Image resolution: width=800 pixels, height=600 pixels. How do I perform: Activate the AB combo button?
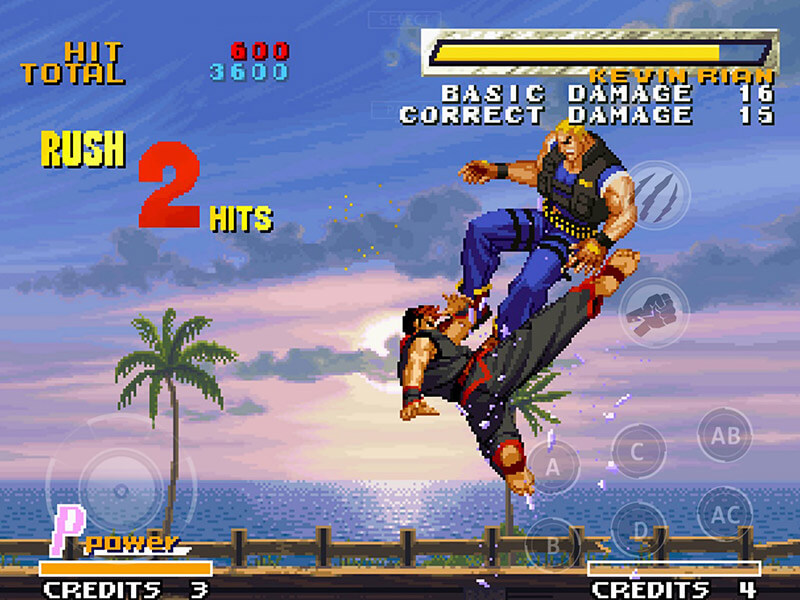coord(725,435)
